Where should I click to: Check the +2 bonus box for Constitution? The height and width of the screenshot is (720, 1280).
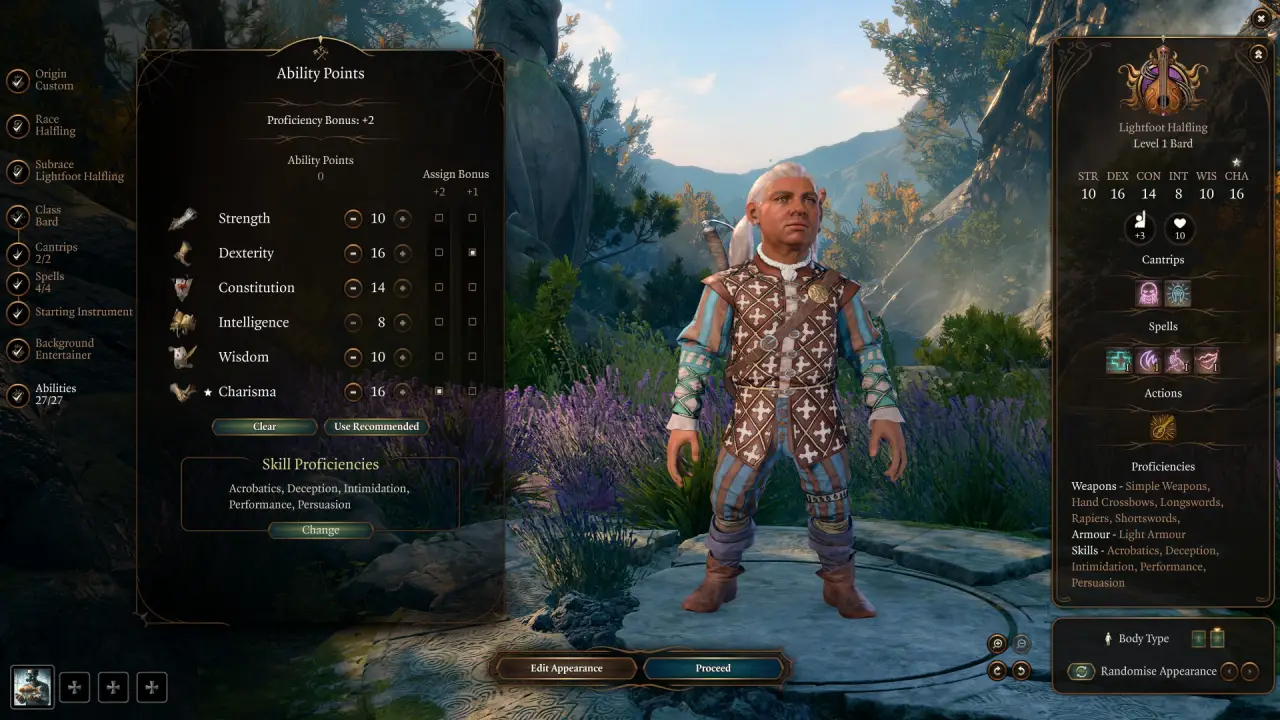pos(439,287)
